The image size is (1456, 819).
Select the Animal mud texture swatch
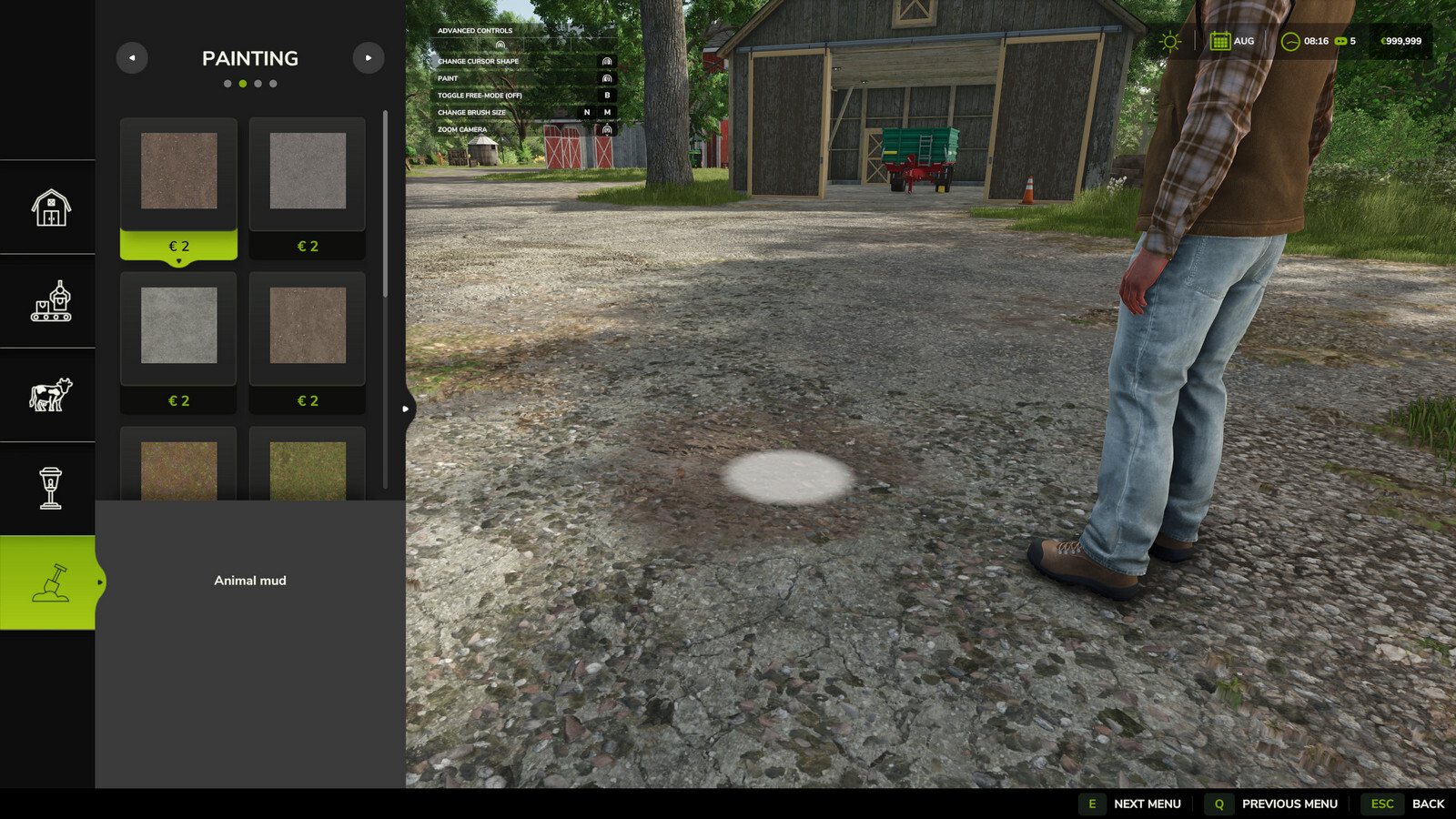178,173
